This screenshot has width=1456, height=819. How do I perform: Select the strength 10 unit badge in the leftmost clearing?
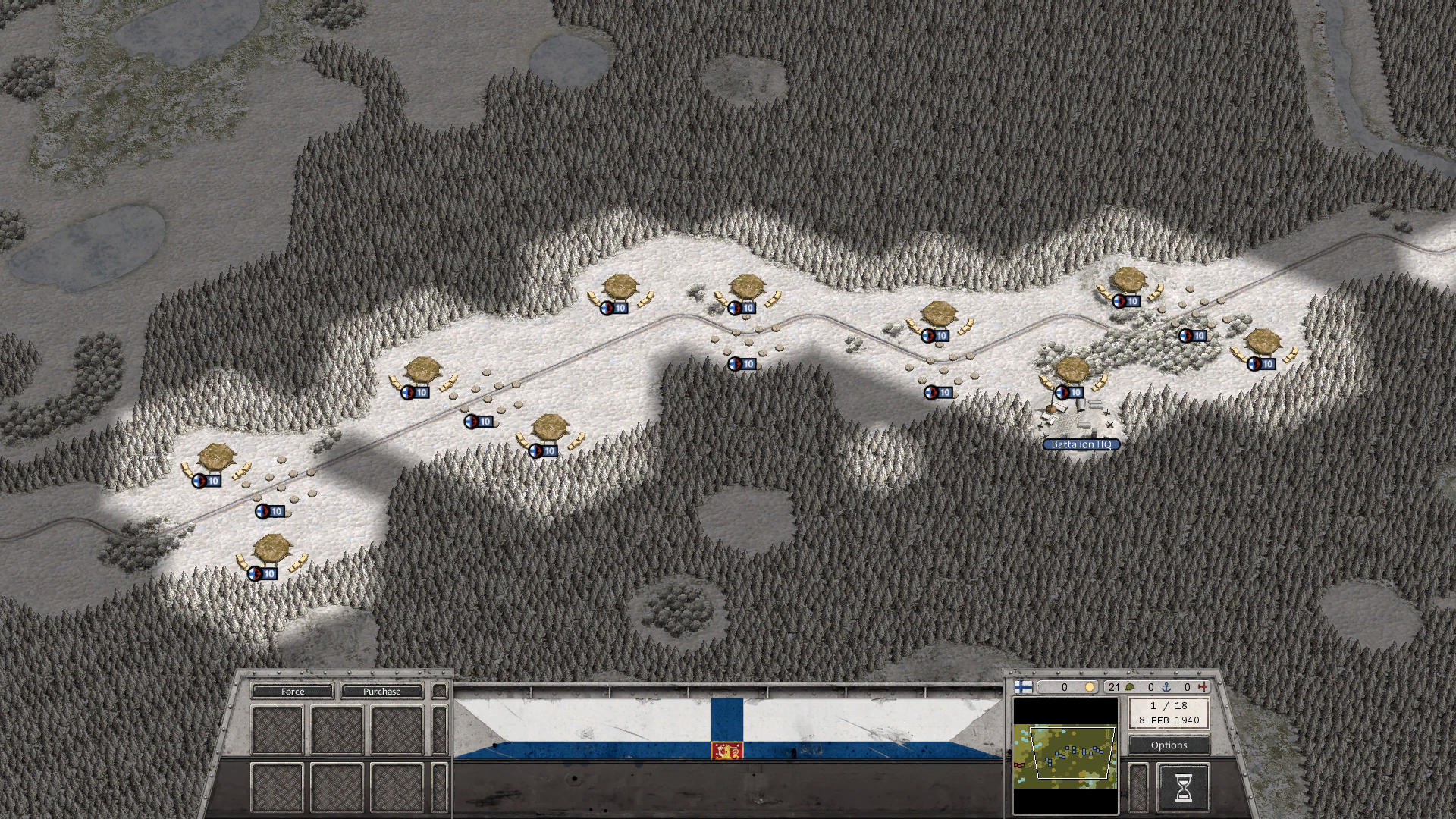209,479
